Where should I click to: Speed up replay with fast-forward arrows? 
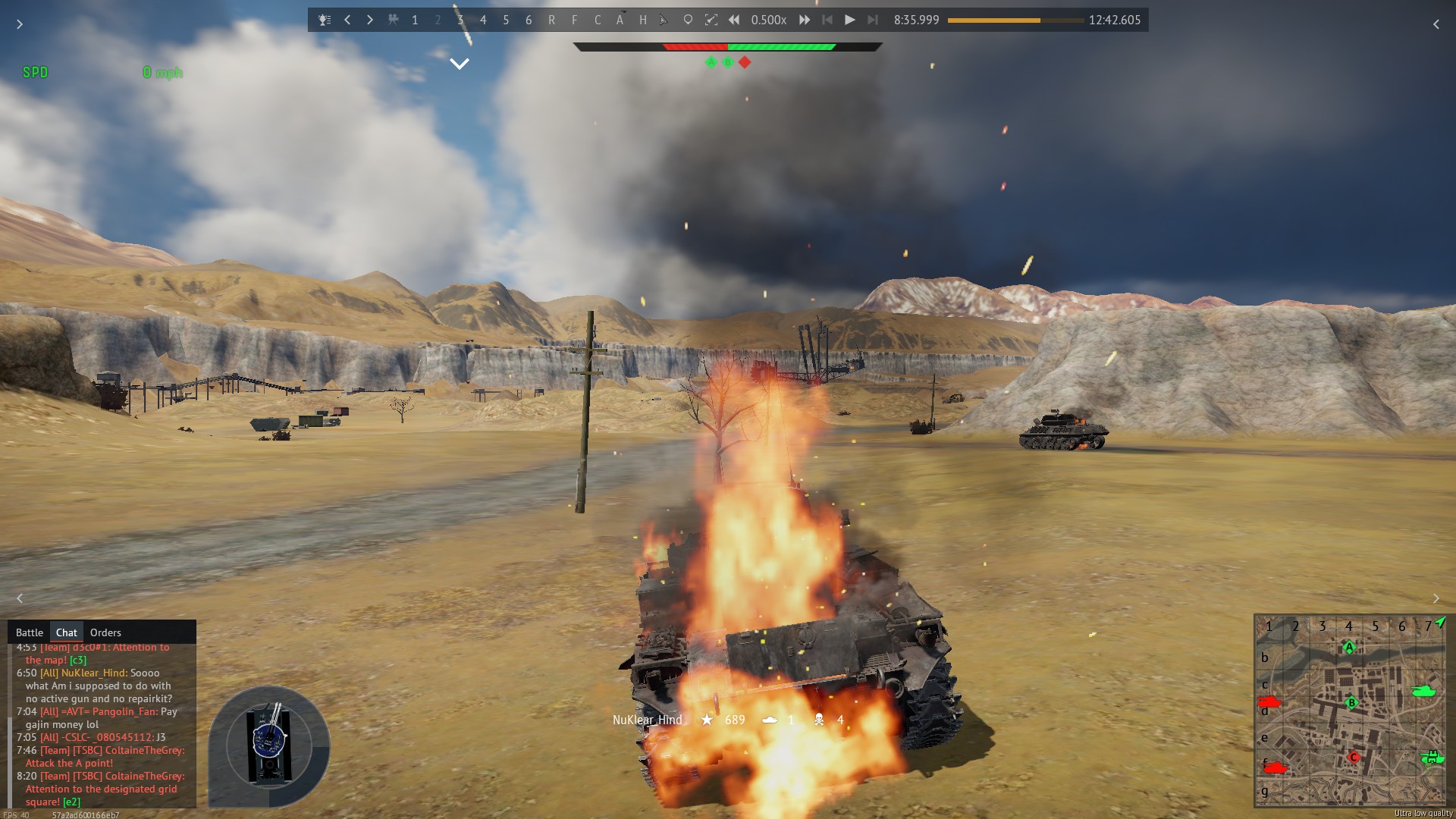(805, 20)
